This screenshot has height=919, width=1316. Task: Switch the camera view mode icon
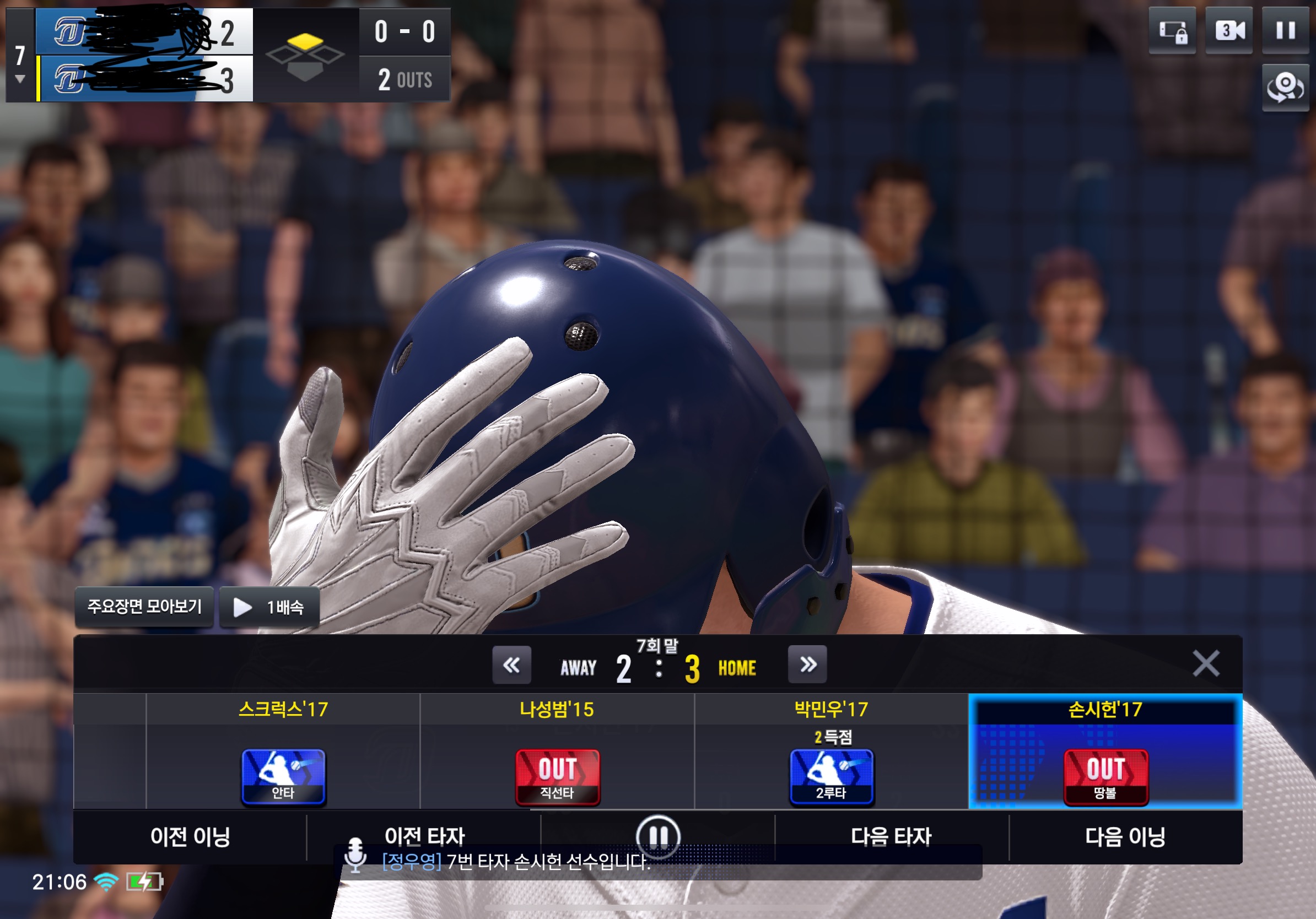coord(1229,30)
